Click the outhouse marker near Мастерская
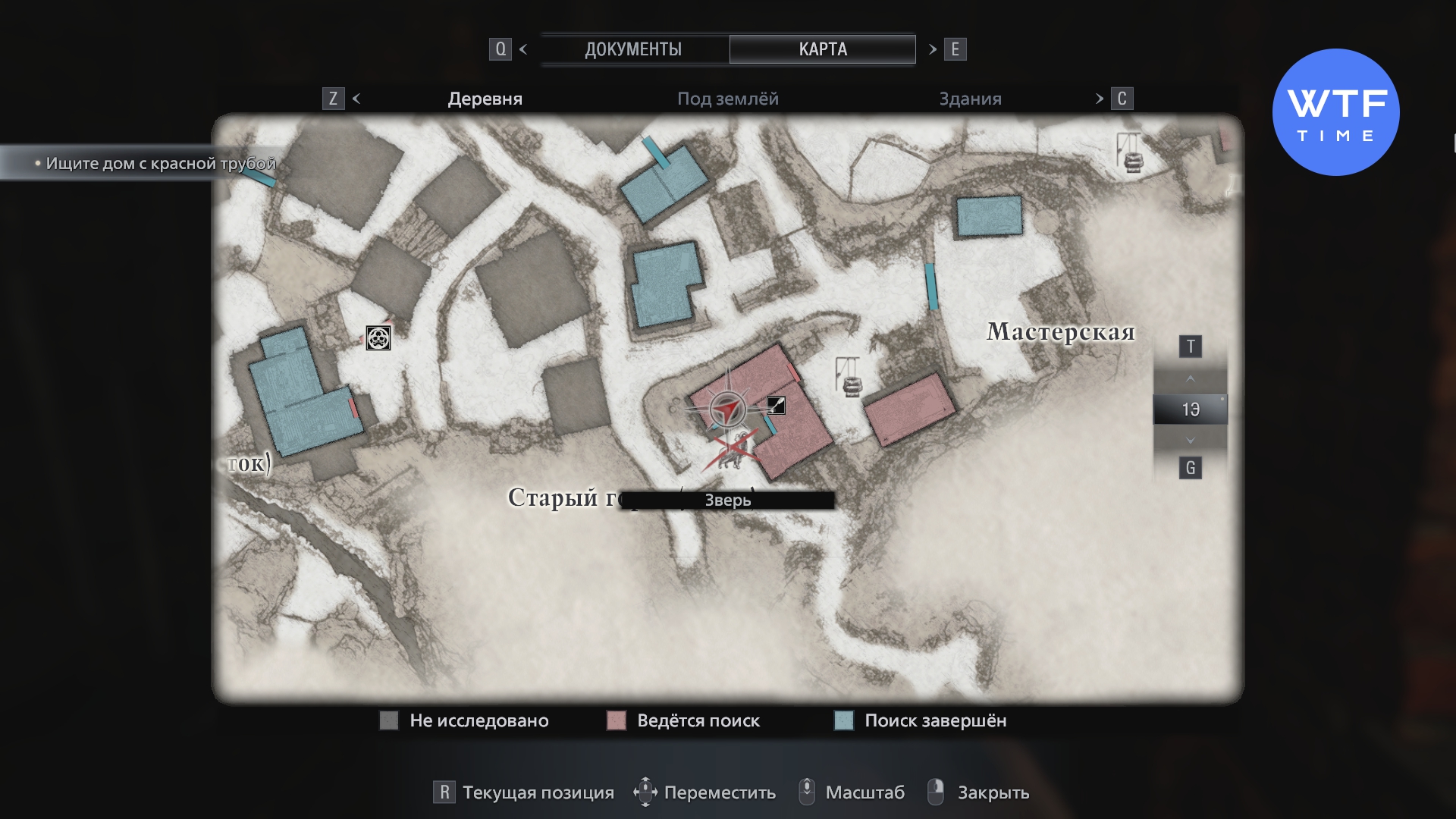Viewport: 1456px width, 819px height. point(849,377)
